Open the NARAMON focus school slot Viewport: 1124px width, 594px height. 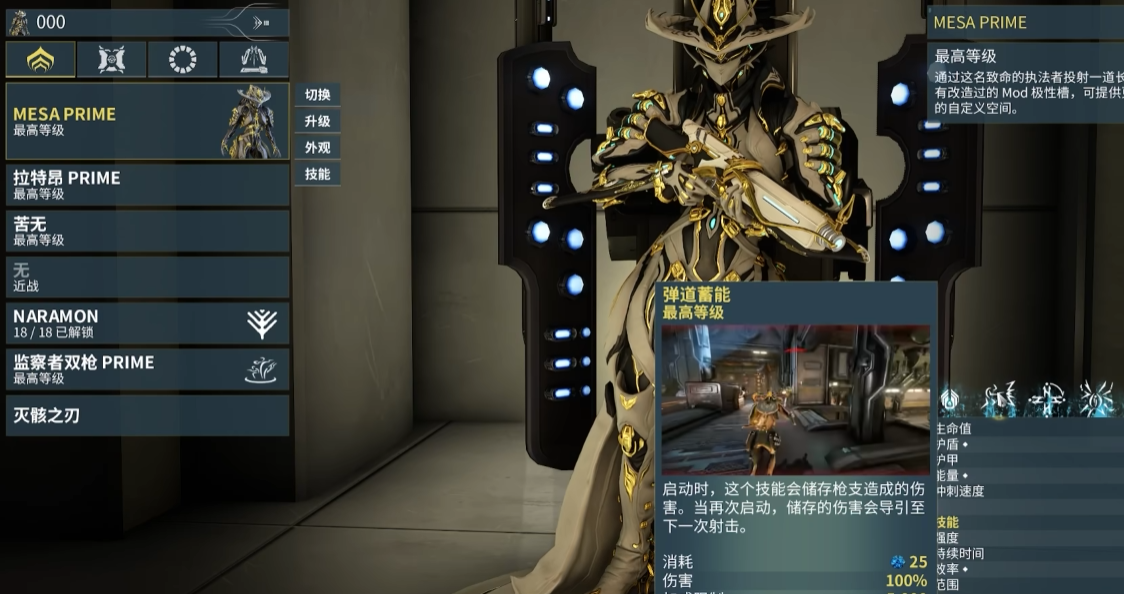point(147,323)
